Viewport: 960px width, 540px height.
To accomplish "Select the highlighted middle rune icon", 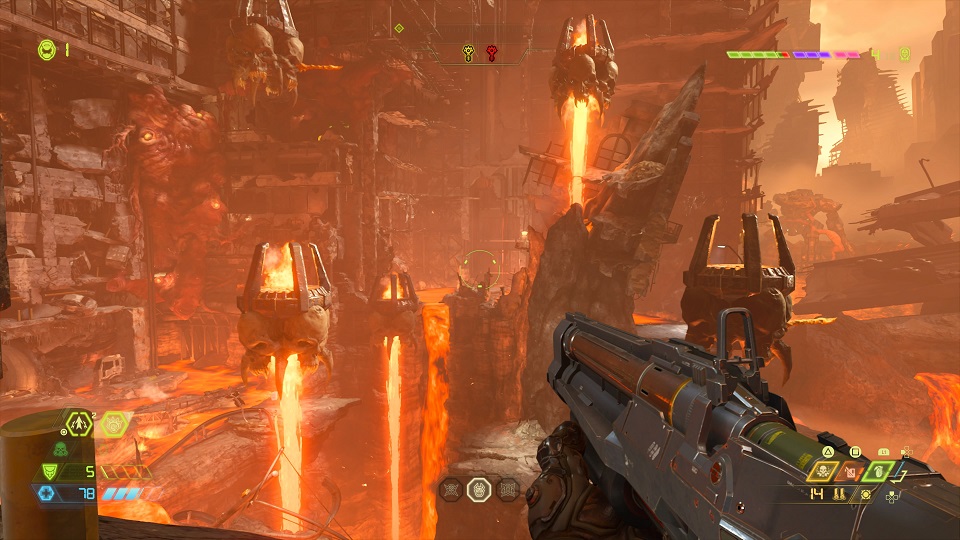I will [x=479, y=489].
